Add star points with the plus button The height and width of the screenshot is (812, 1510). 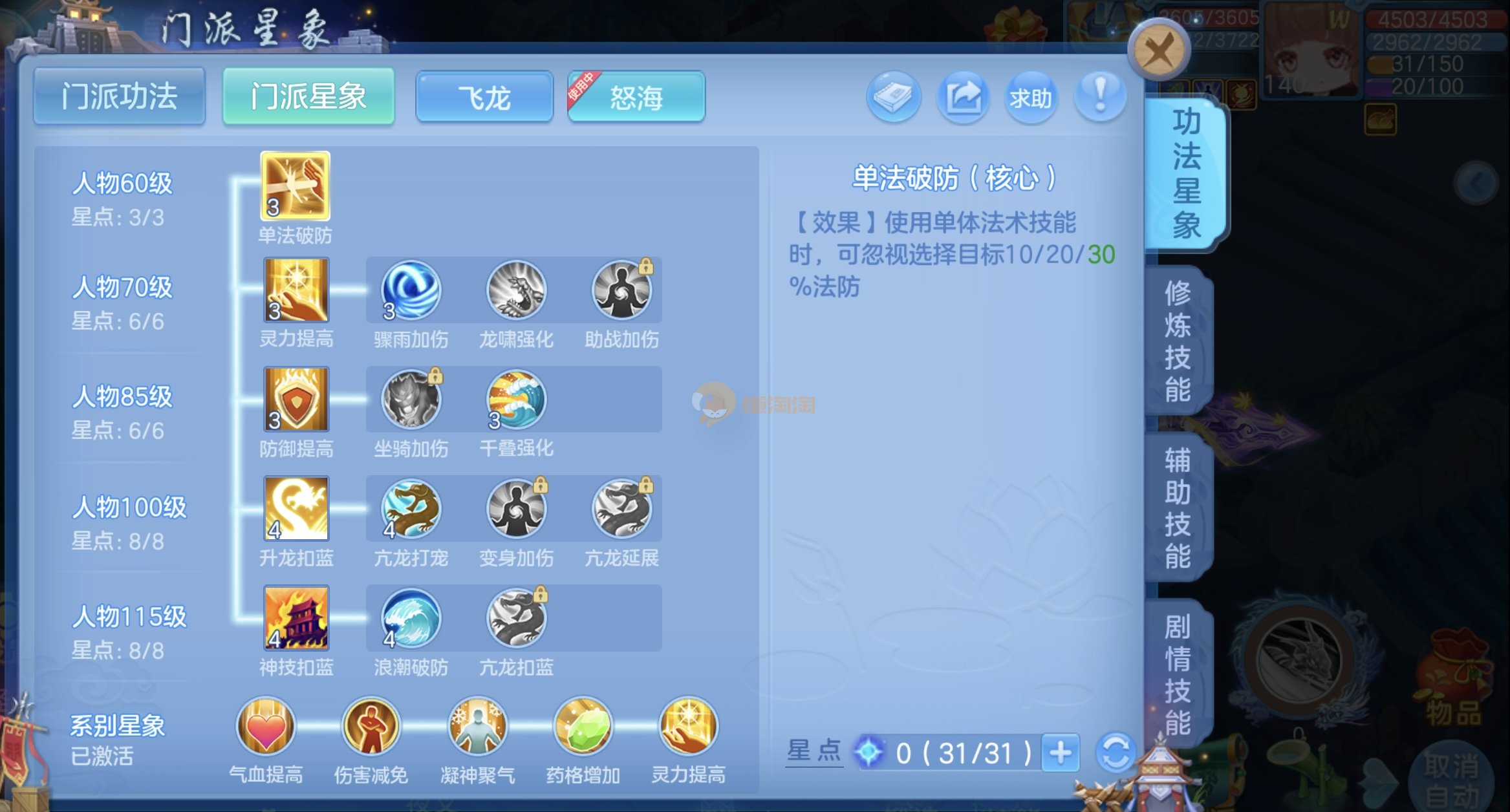coord(1061,753)
